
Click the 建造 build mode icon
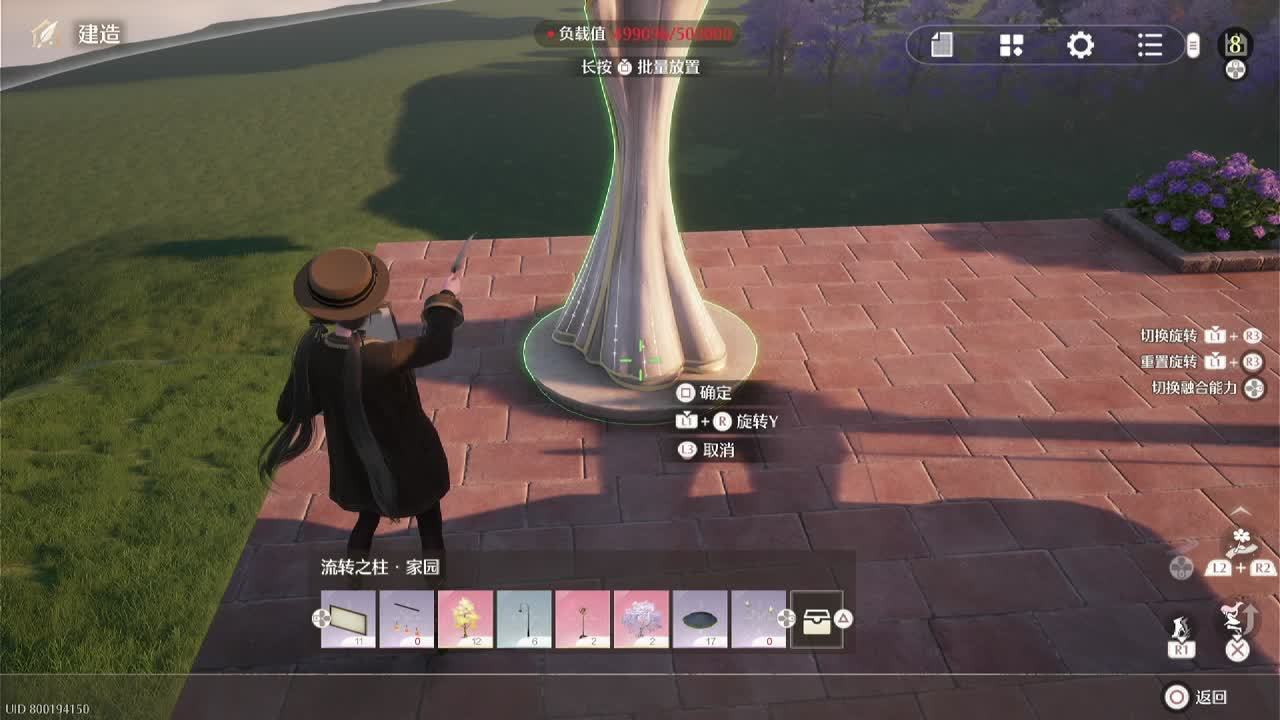tap(46, 34)
